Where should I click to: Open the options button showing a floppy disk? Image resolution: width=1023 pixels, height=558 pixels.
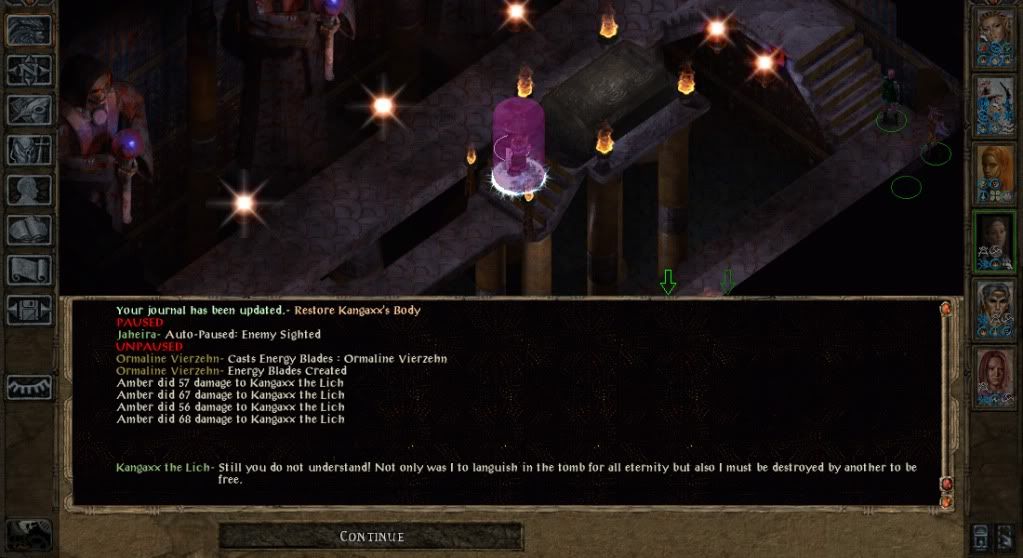click(29, 310)
